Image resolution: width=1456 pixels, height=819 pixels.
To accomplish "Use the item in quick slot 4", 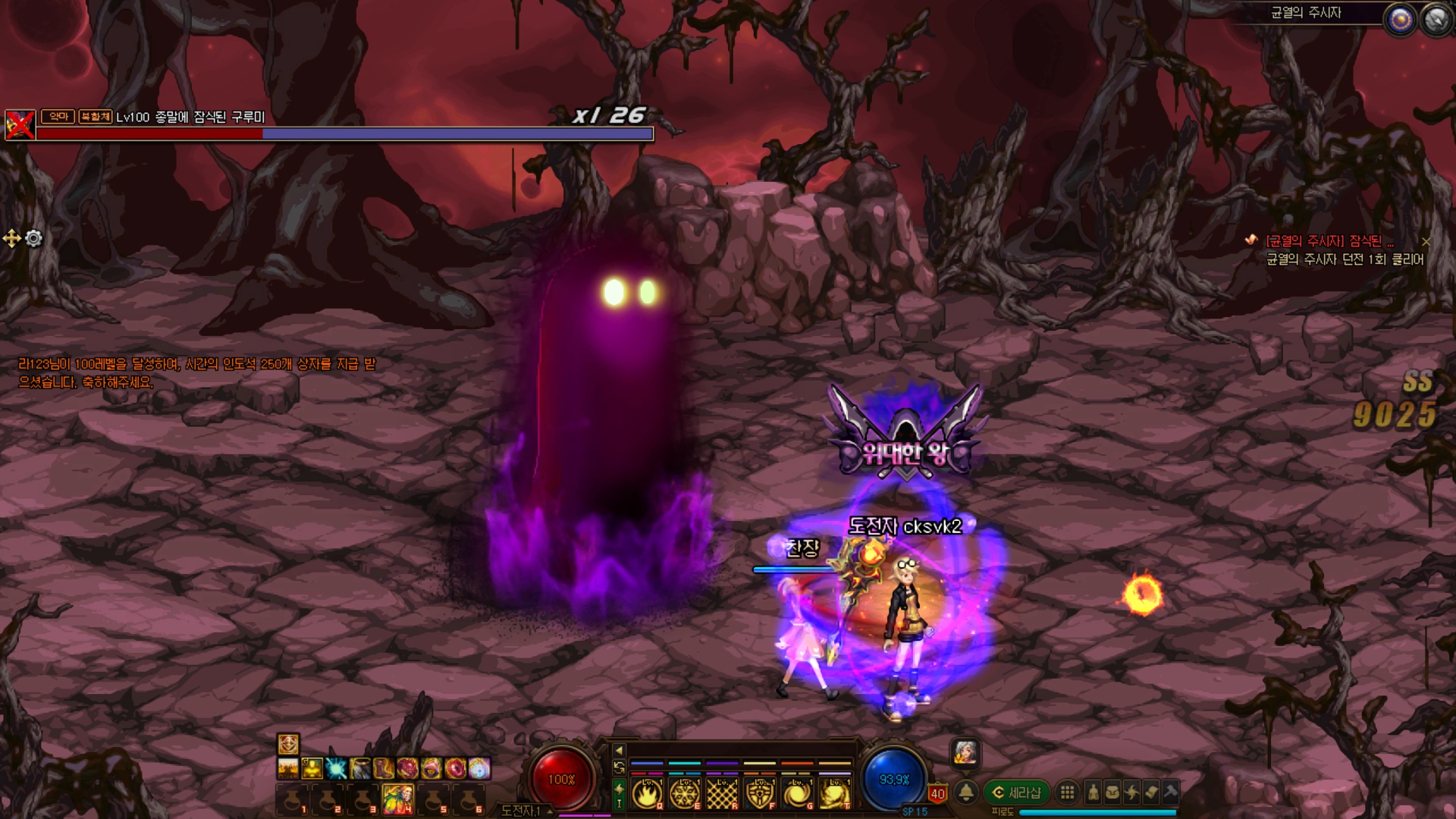I will point(398,798).
